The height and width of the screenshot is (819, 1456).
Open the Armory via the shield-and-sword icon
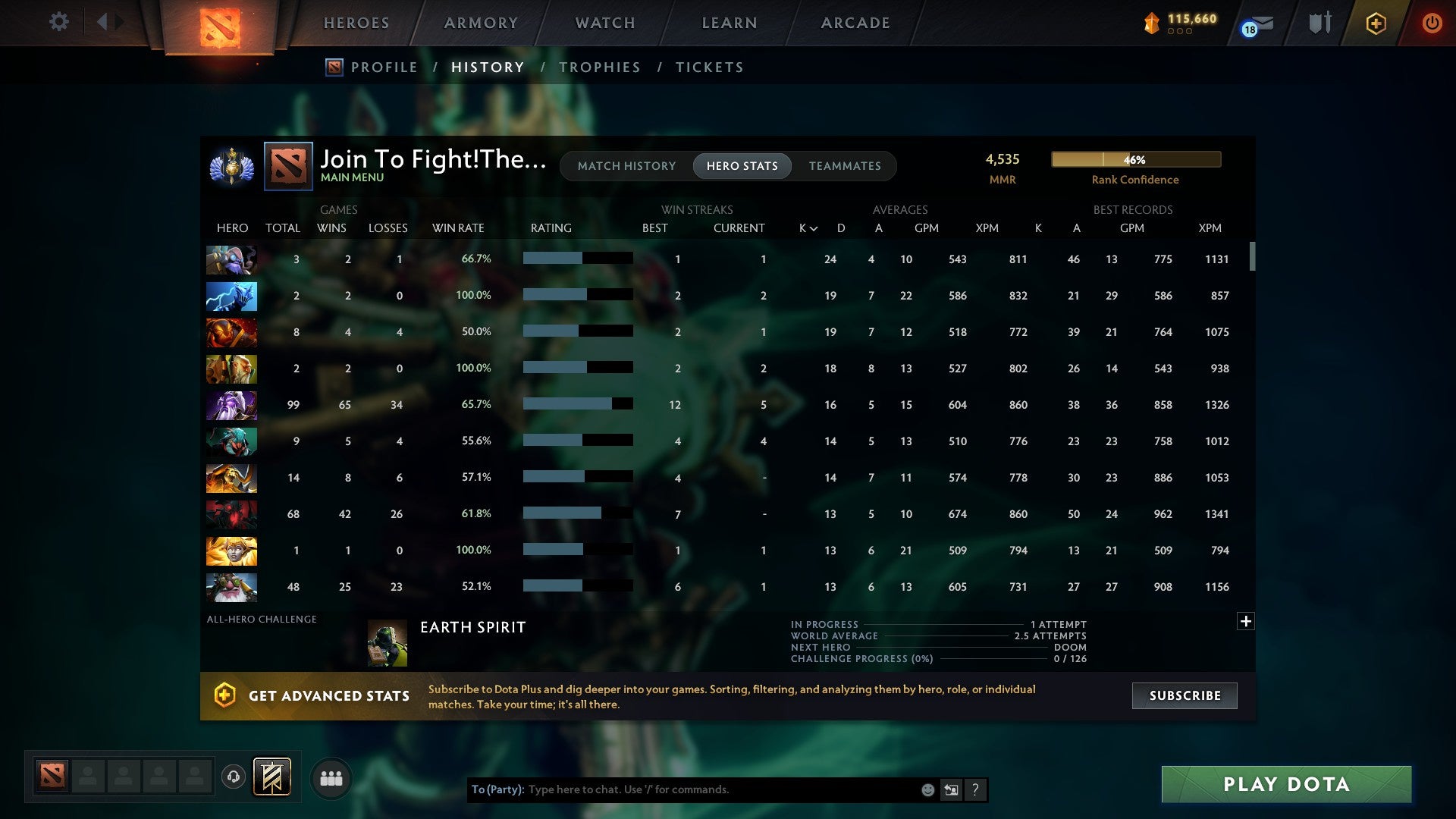1319,23
